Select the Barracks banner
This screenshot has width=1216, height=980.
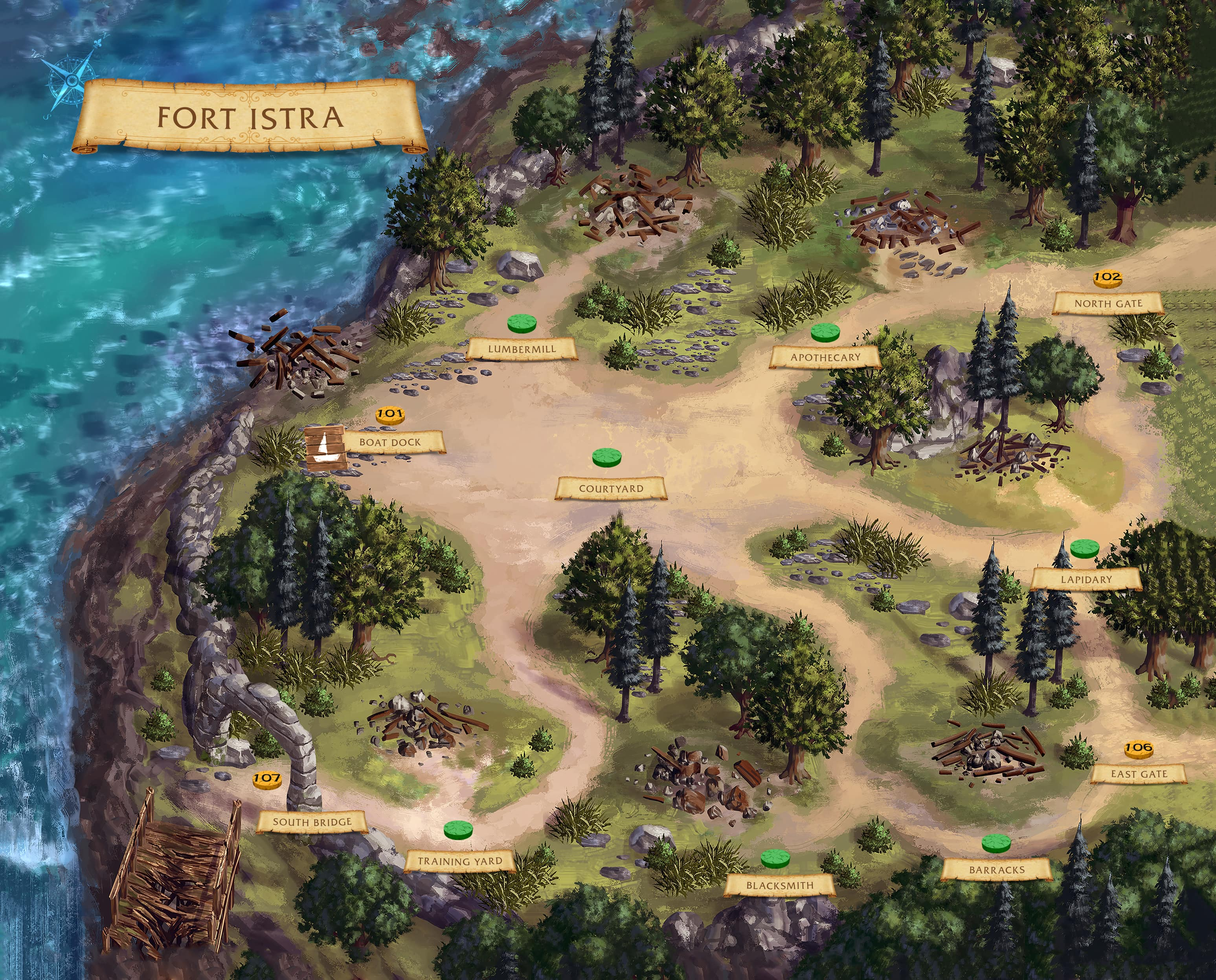996,870
